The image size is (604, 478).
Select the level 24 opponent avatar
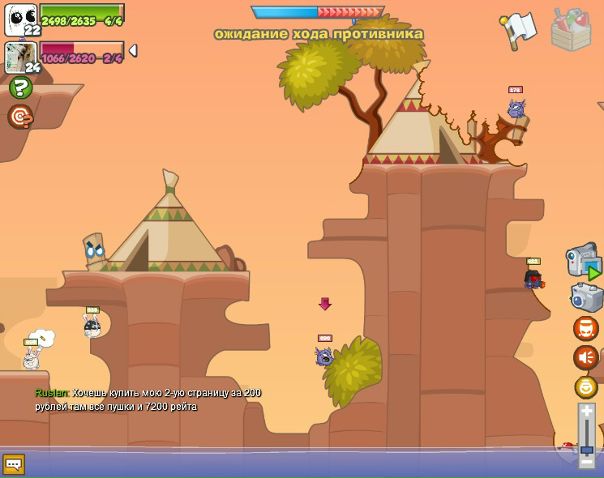pos(20,56)
